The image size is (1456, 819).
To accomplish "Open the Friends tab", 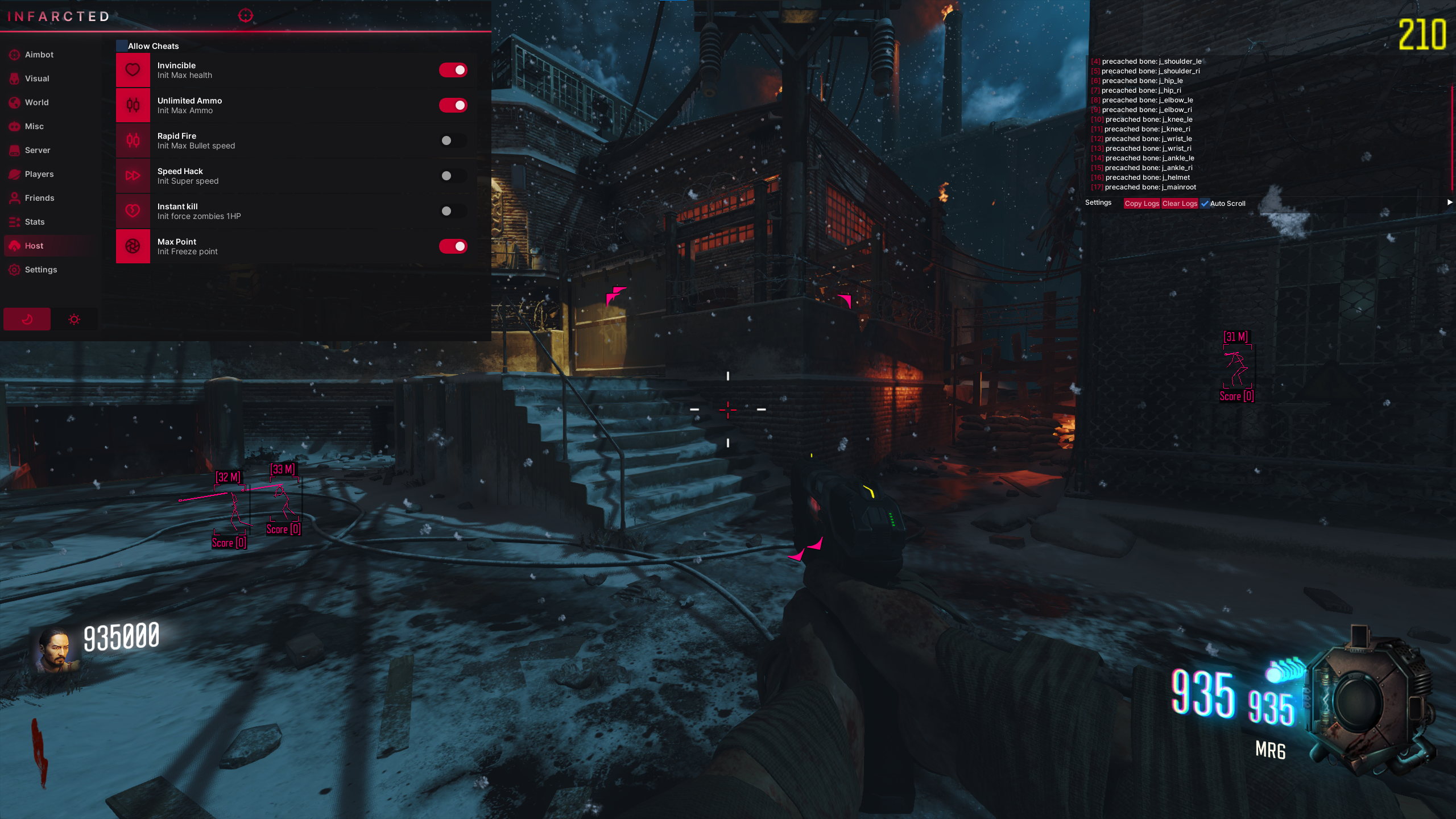I will [x=39, y=198].
